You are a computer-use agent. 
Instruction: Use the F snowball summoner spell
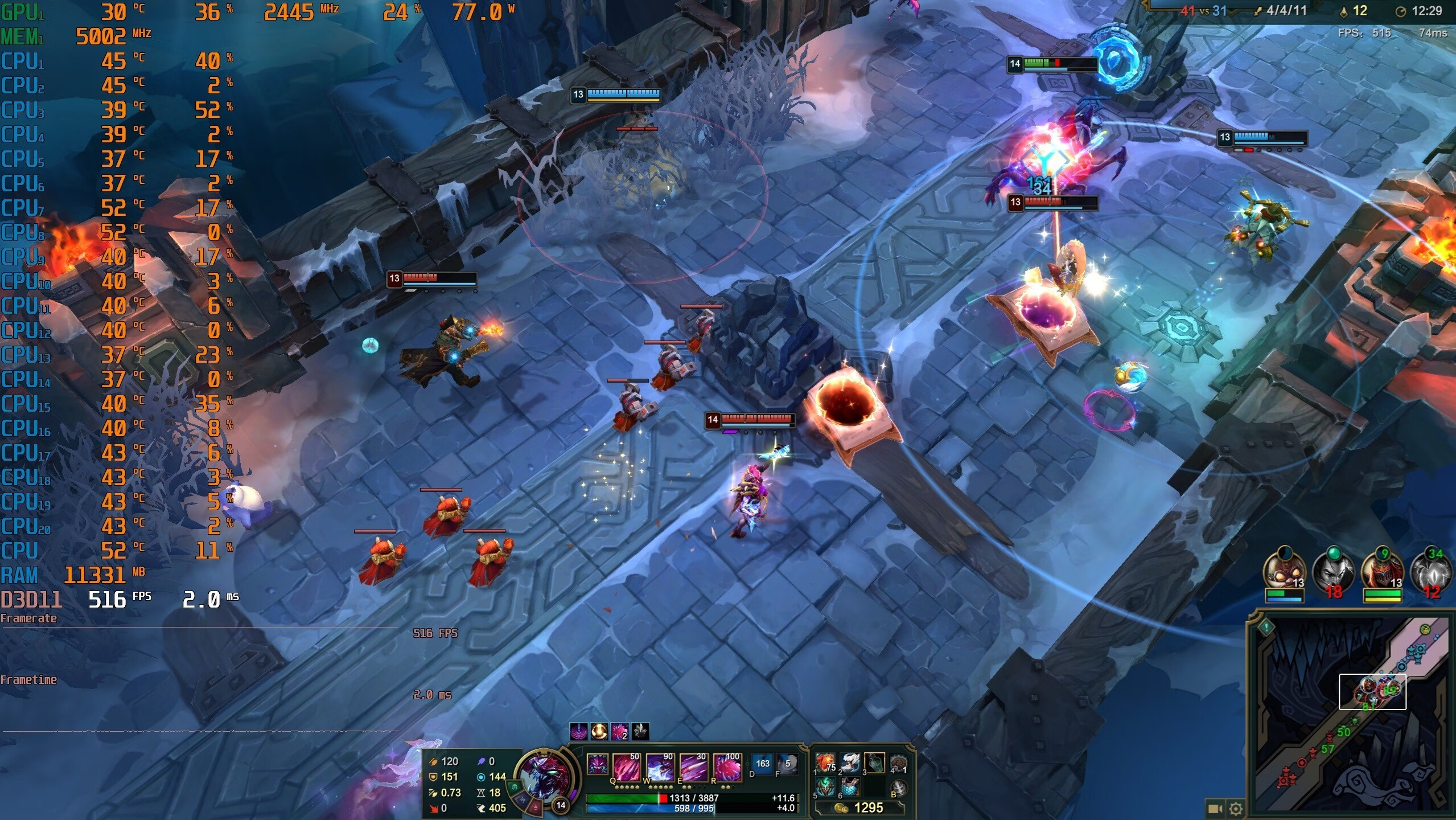[787, 764]
